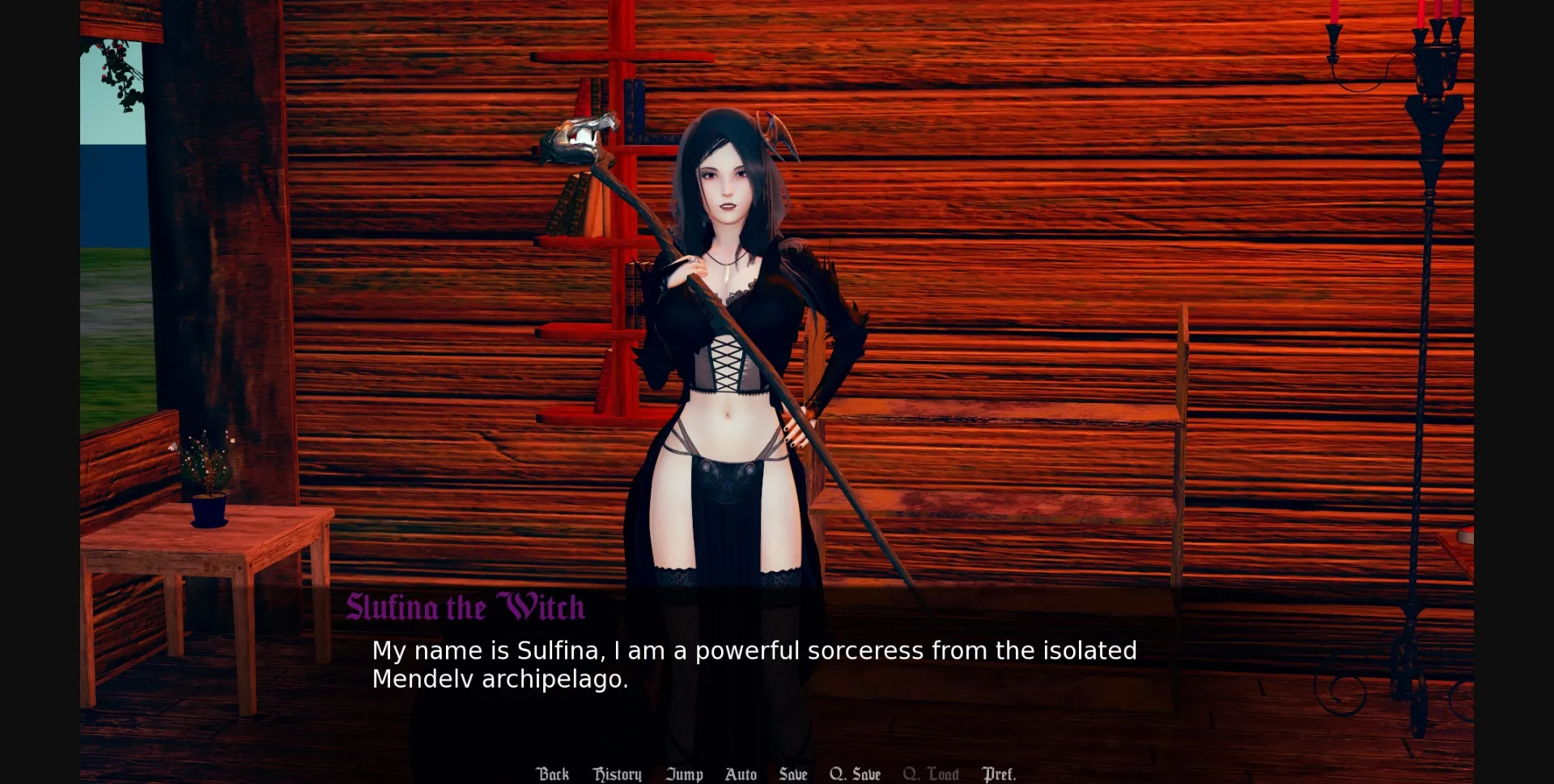This screenshot has height=784, width=1554.
Task: Click the potted flower on the table
Action: click(210, 485)
